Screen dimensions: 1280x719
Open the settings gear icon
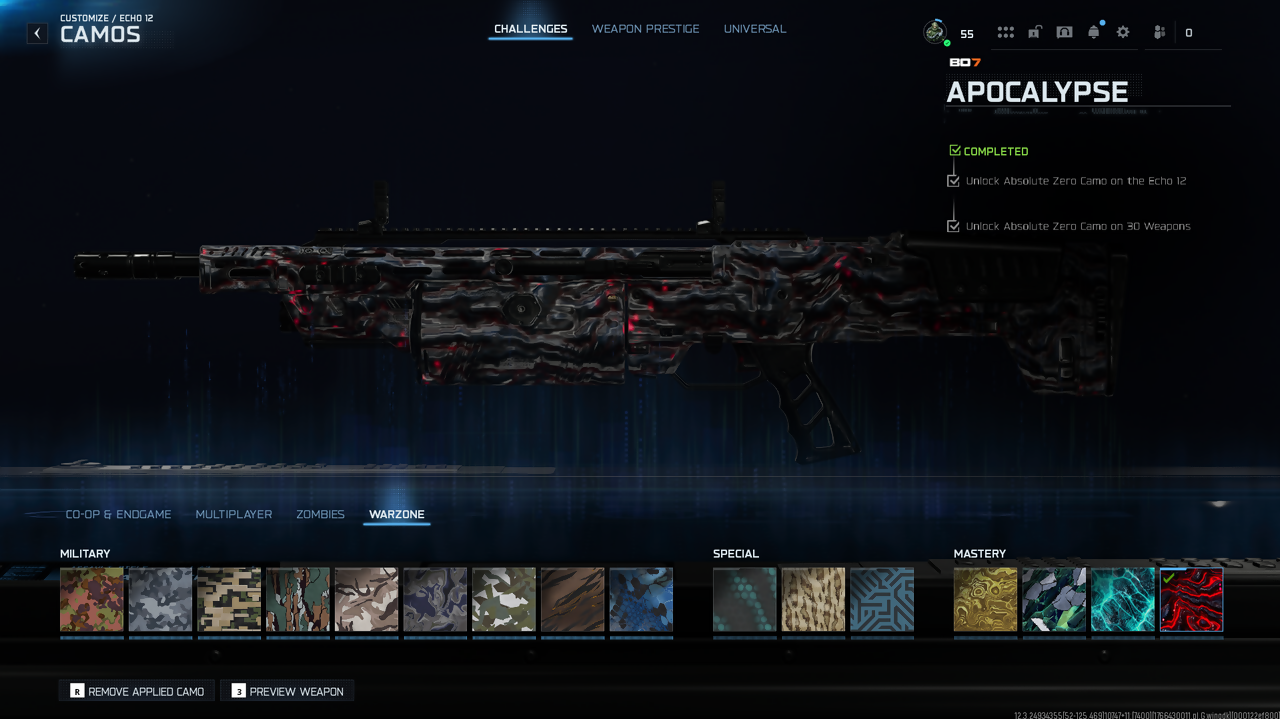click(x=1123, y=32)
